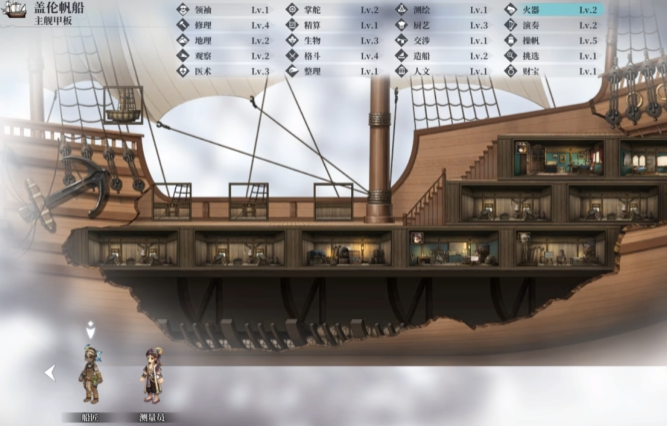
Task: Choose the 测量员 crew member
Action: [152, 376]
